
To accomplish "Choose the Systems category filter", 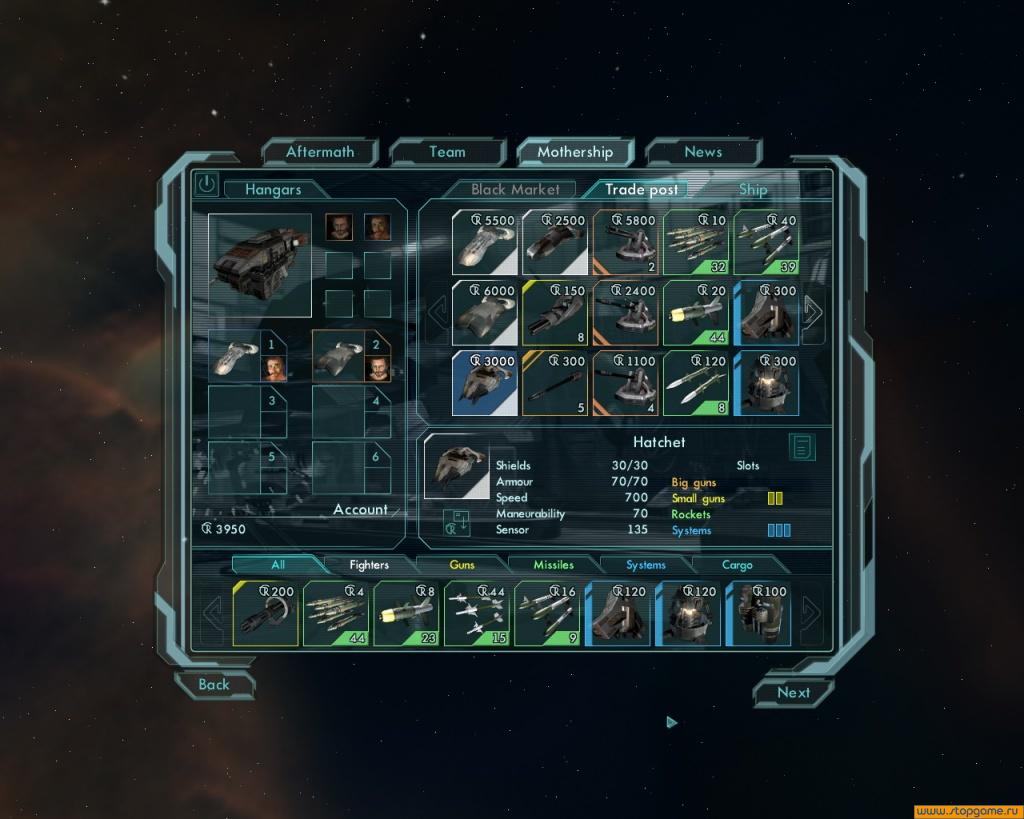I will click(646, 565).
